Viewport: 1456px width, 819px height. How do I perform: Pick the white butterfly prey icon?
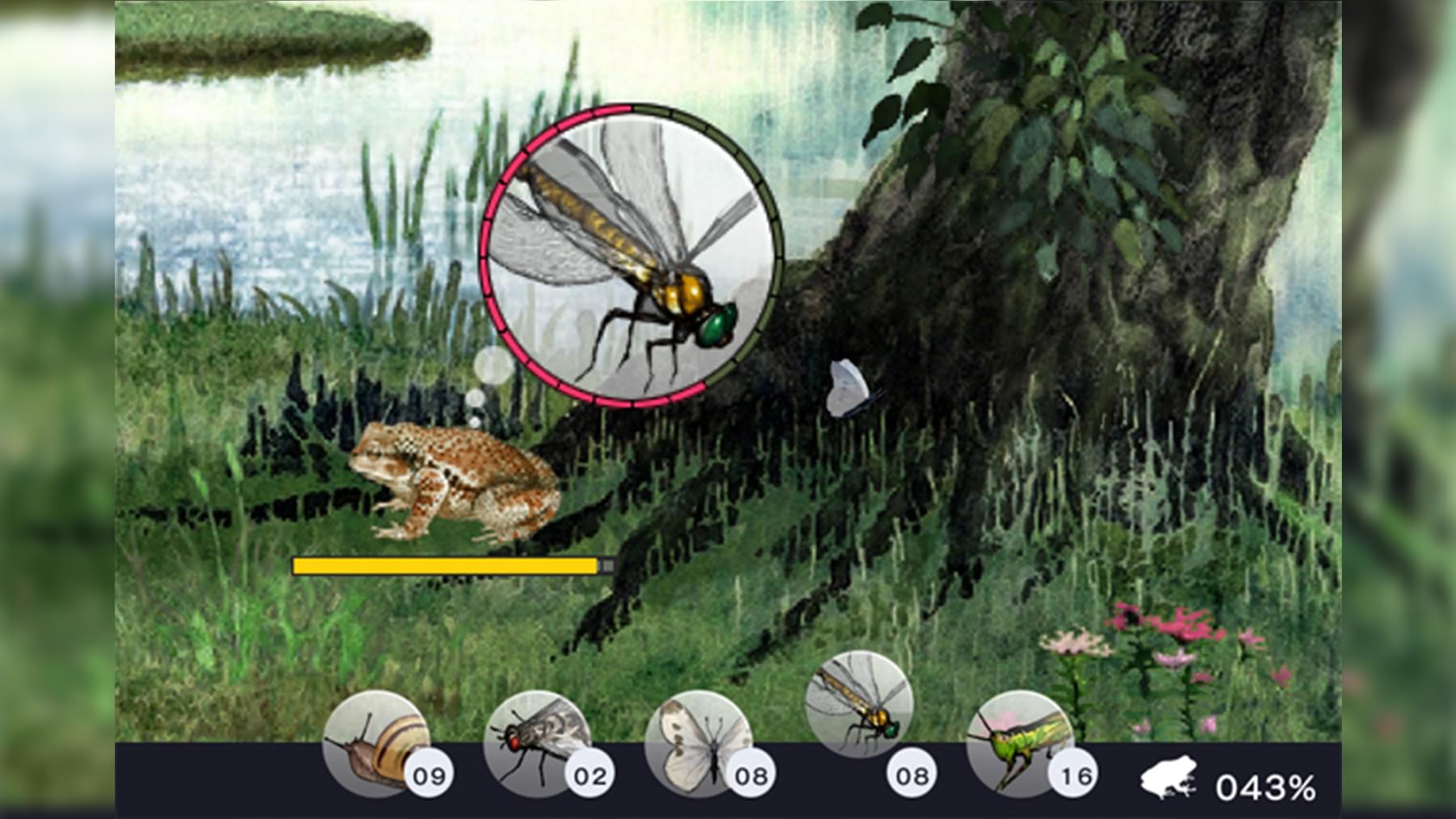[696, 744]
